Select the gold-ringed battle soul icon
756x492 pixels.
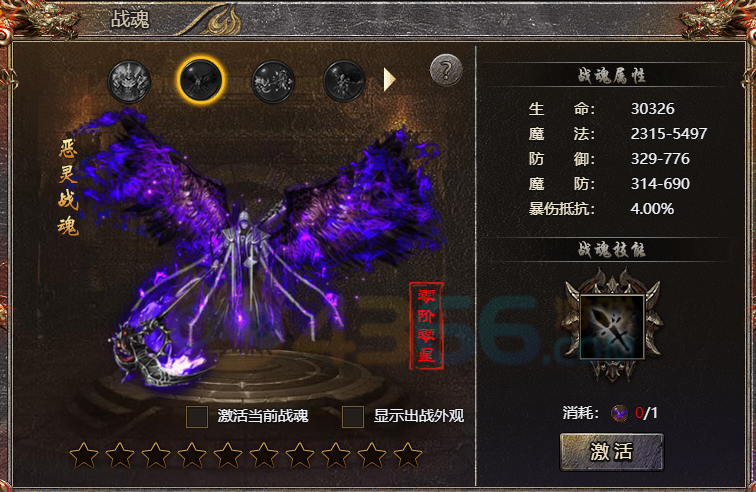point(200,79)
